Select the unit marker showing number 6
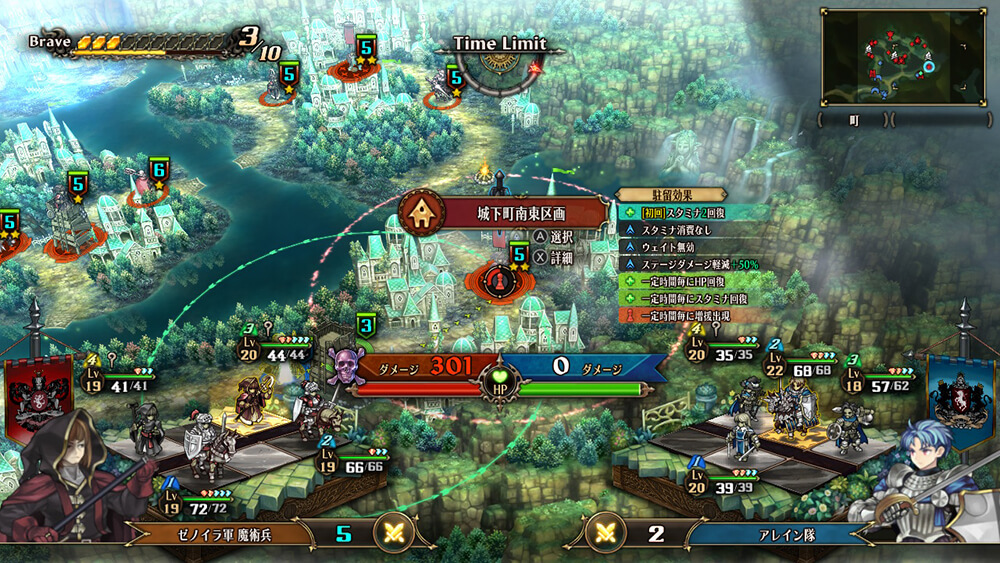The width and height of the screenshot is (1000, 563). (x=159, y=172)
